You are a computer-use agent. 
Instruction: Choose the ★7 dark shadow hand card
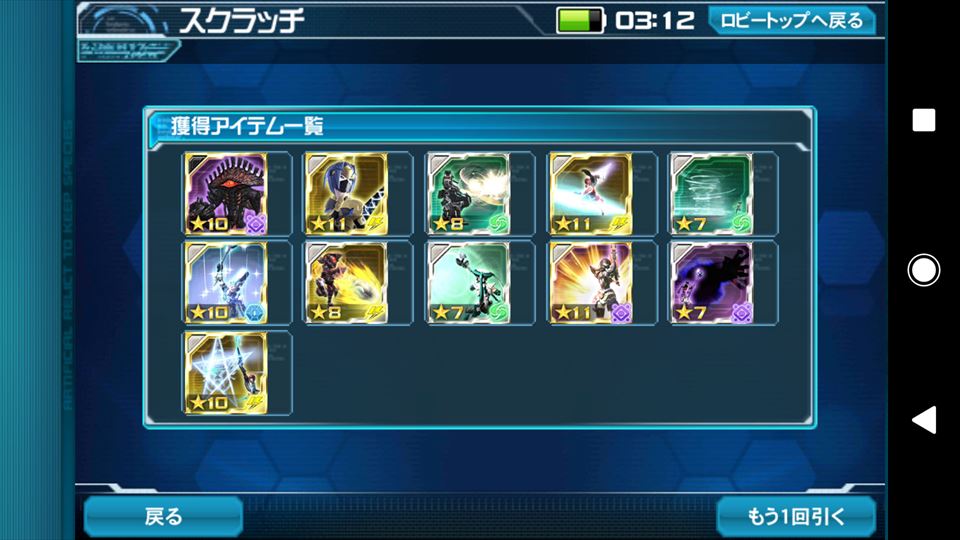(x=711, y=283)
